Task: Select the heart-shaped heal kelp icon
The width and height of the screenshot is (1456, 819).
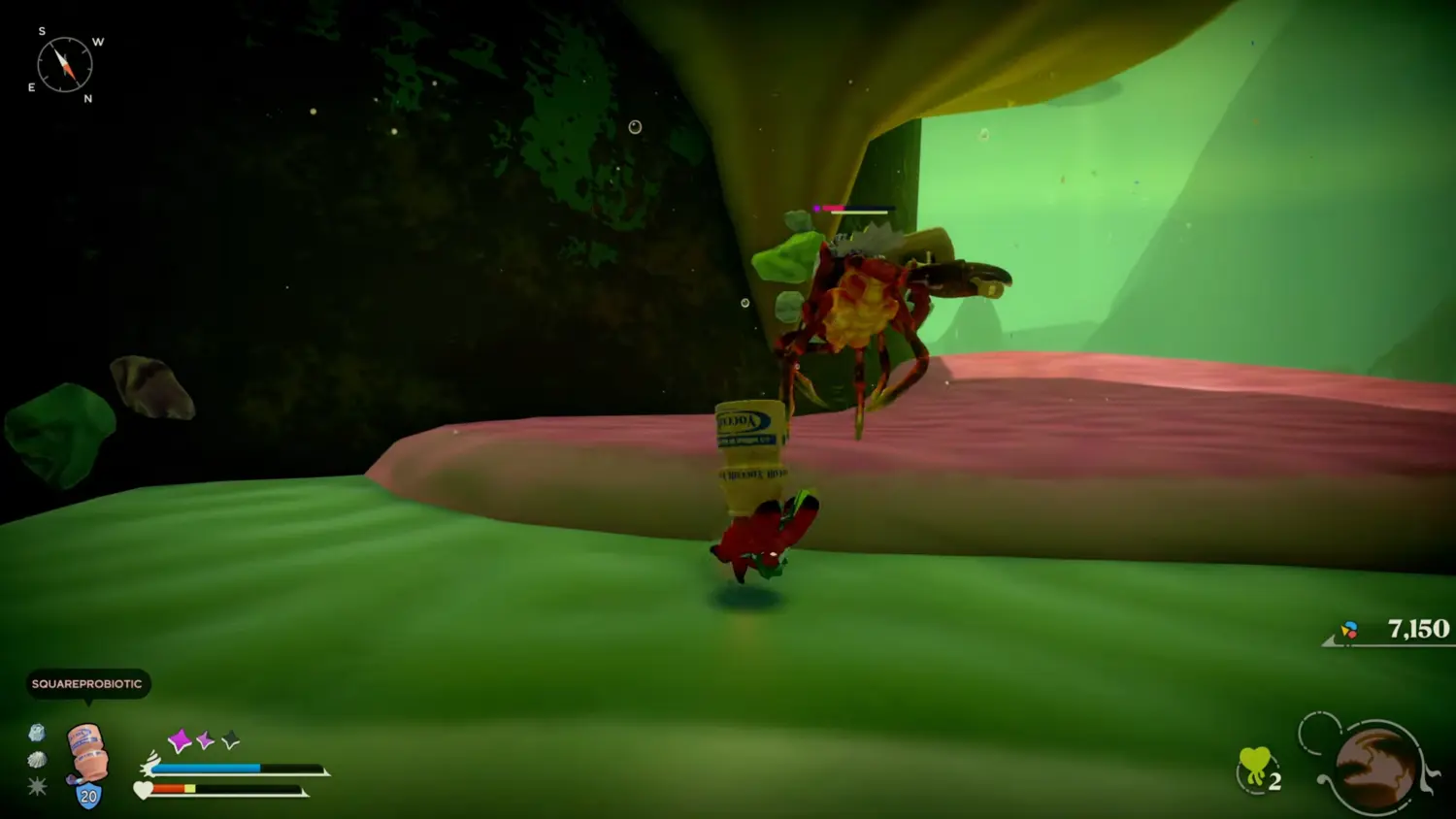Action: pyautogui.click(x=1255, y=761)
